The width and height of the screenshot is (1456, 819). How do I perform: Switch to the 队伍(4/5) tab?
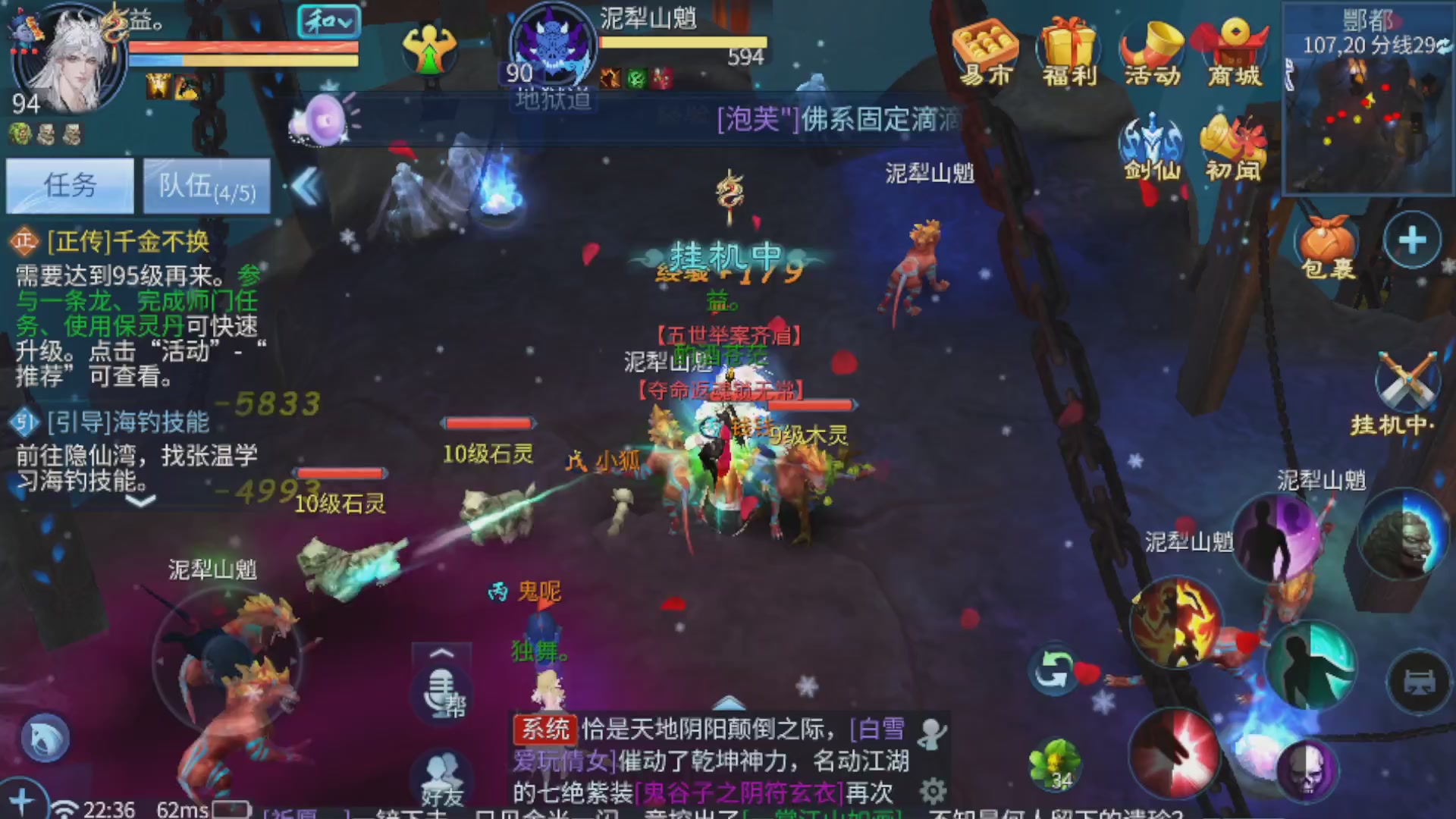click(x=206, y=187)
